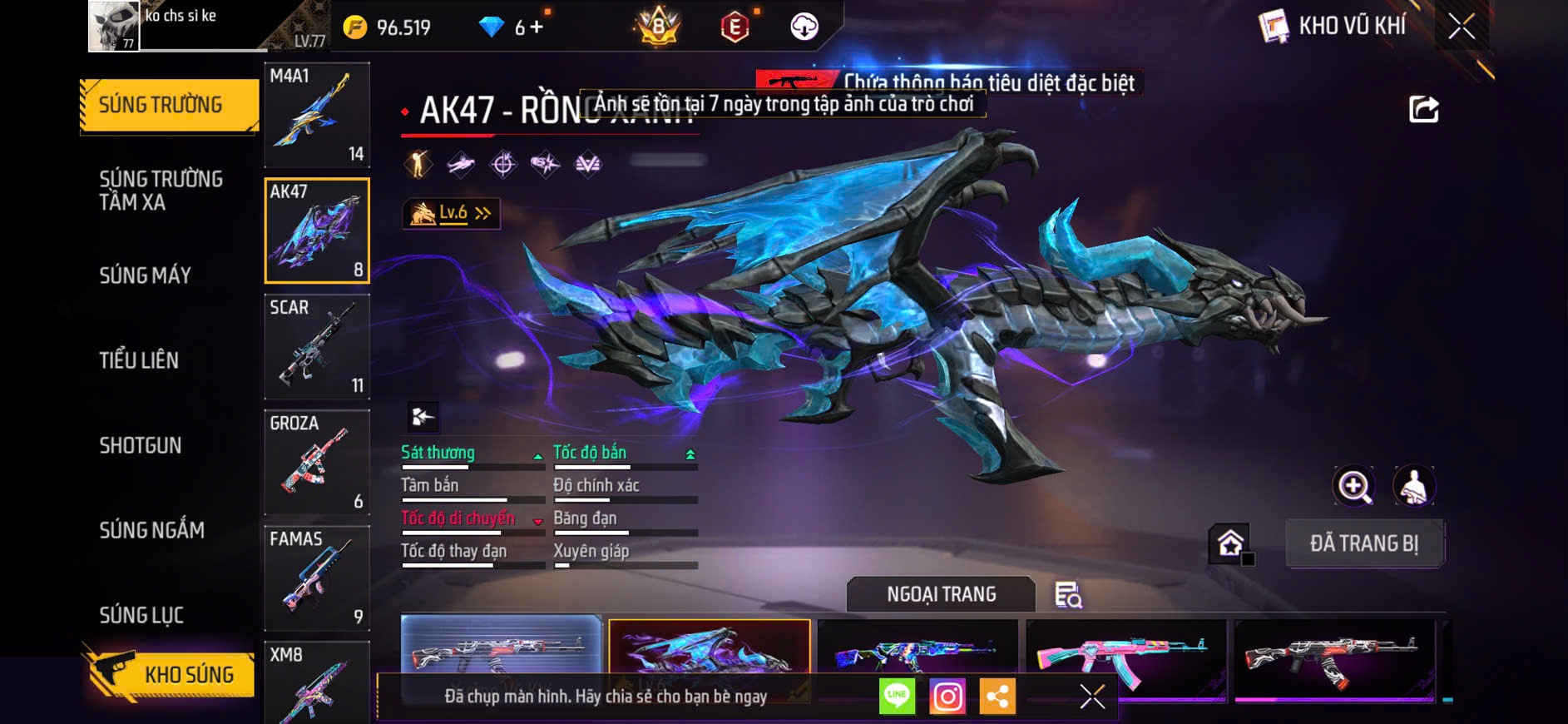The width and height of the screenshot is (1568, 724).
Task: Close the Kho Vũ Khí screen
Action: tap(1462, 27)
